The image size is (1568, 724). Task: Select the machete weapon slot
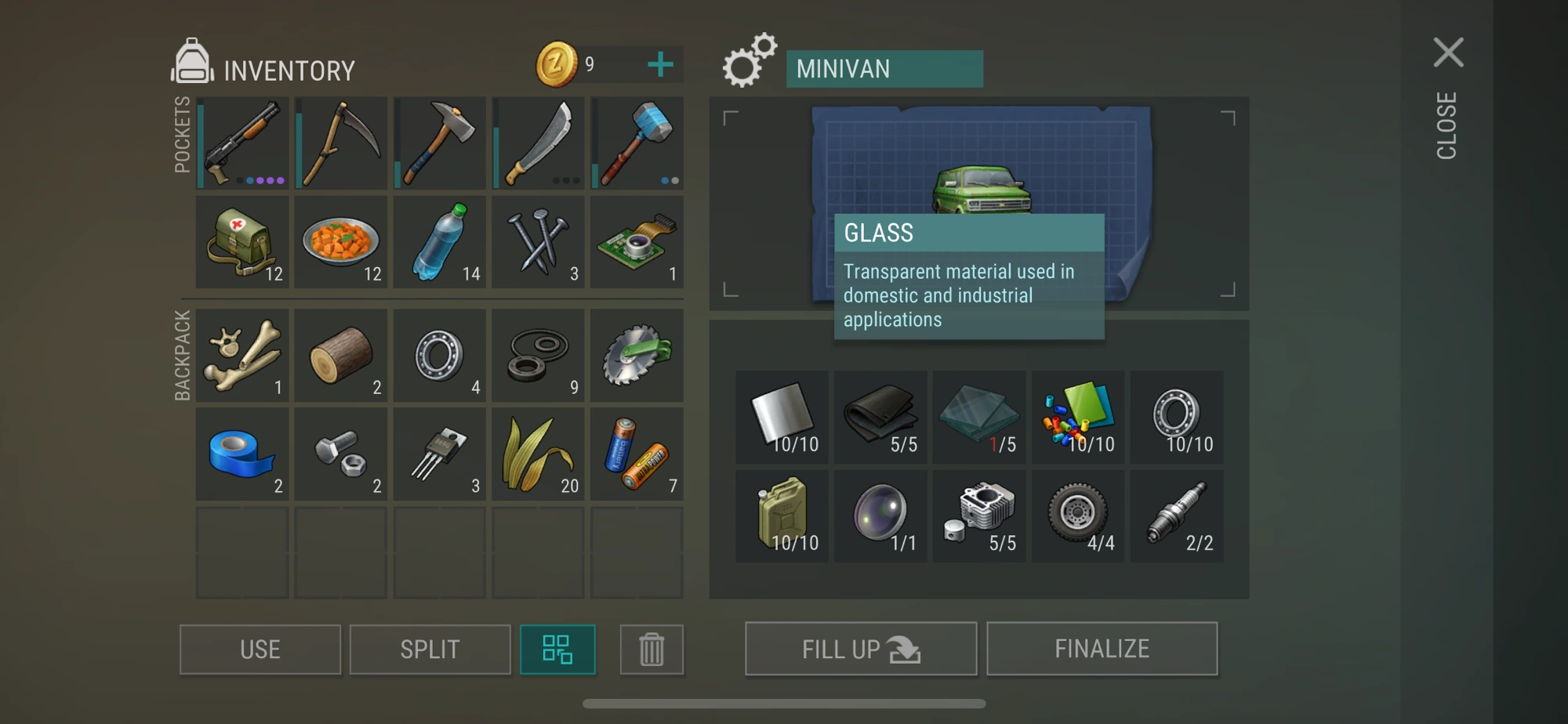(x=538, y=143)
